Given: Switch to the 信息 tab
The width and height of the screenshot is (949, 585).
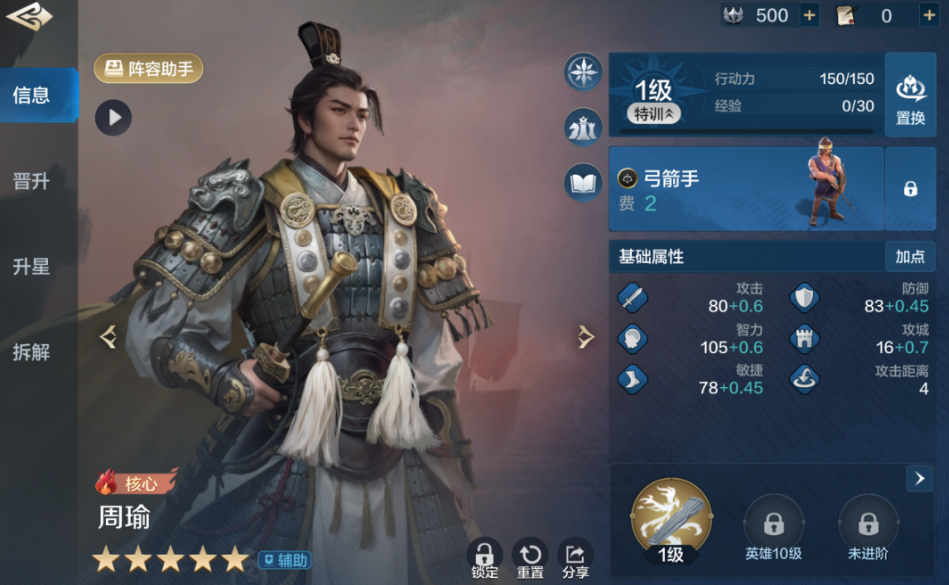Looking at the screenshot, I should (x=32, y=96).
